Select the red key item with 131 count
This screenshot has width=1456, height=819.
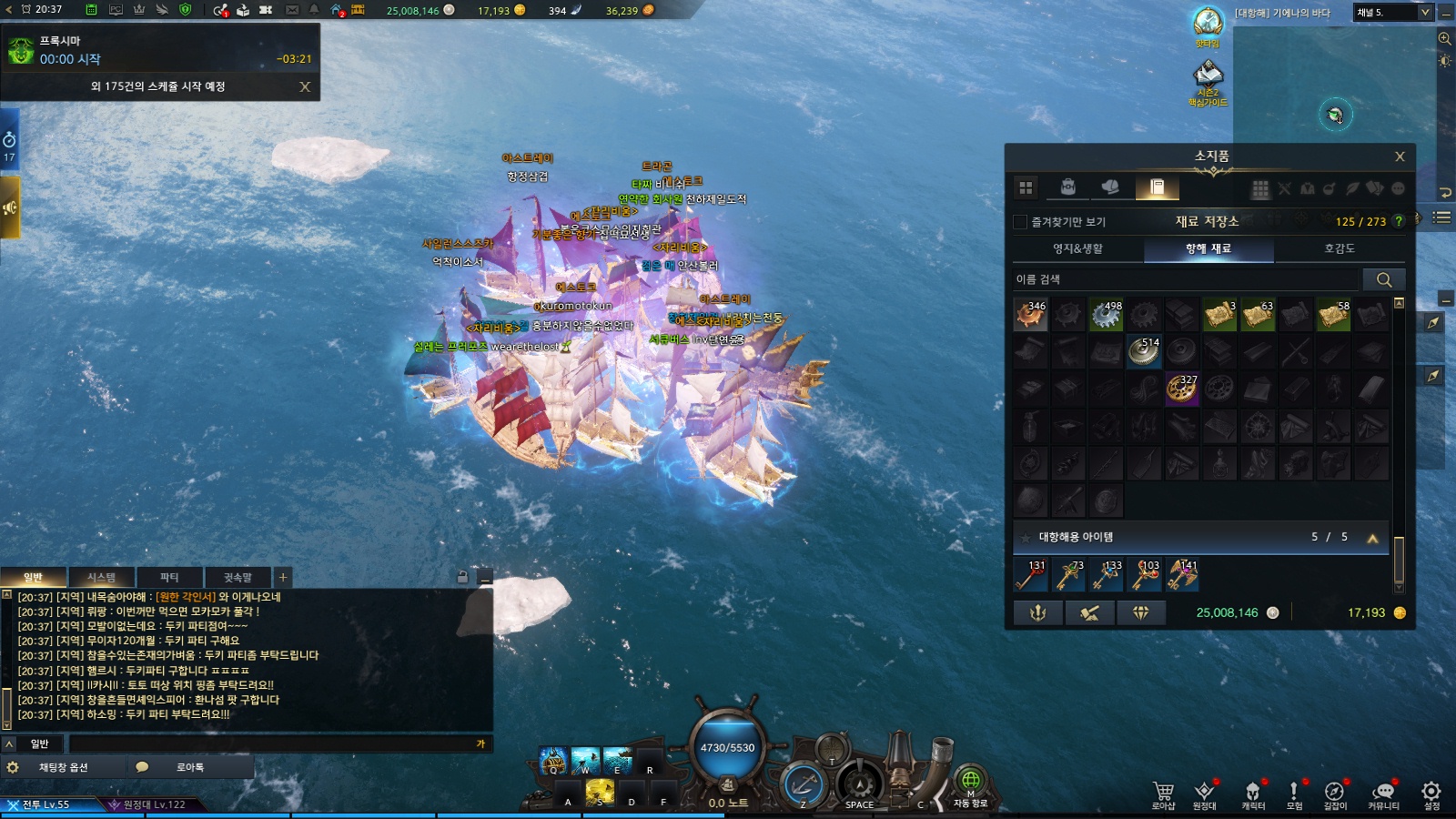tap(1030, 575)
